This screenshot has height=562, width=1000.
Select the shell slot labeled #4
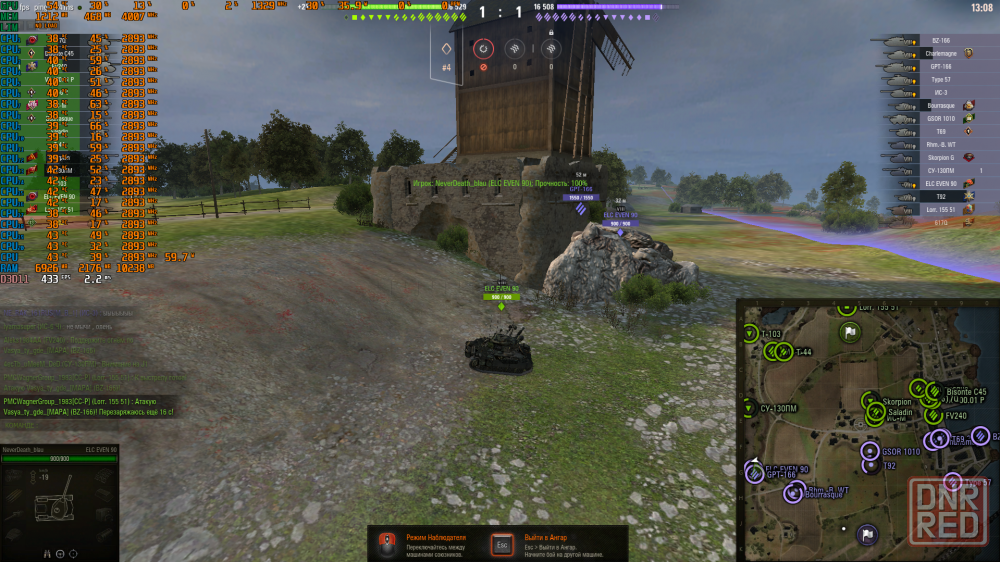(x=447, y=49)
